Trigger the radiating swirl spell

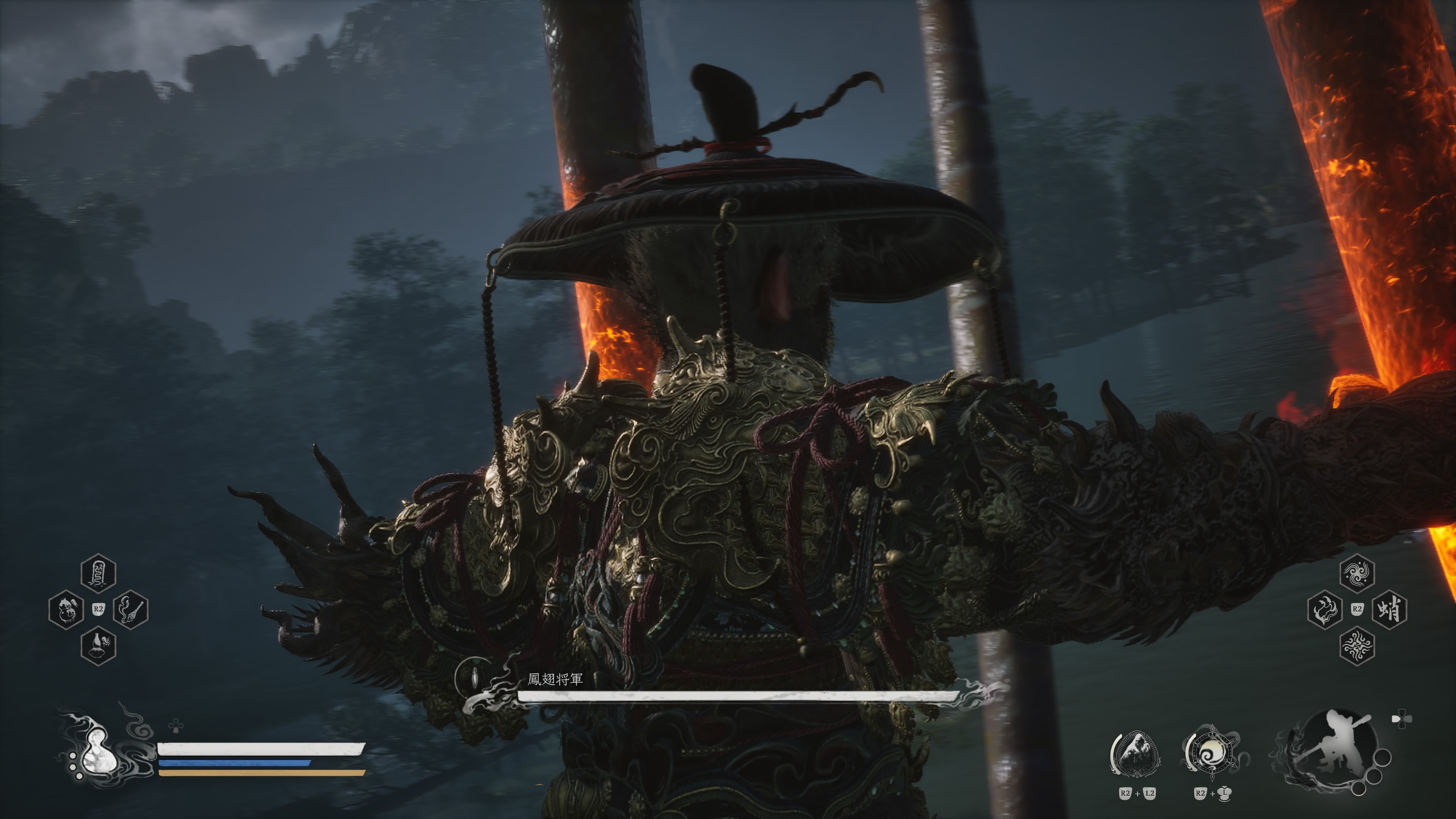click(1357, 645)
